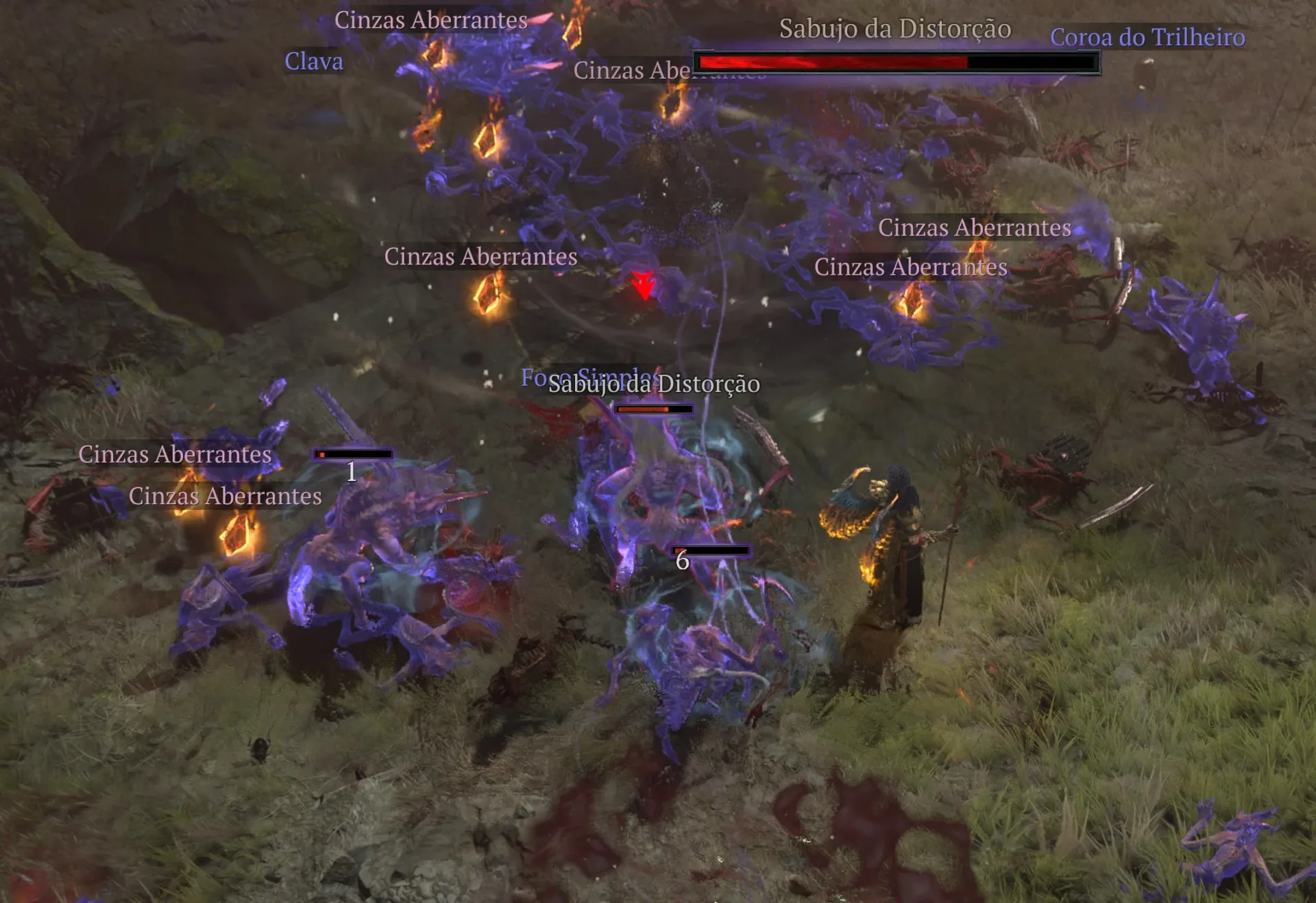Screen dimensions: 1316x903
Task: Pick up the Coroa do Trilheiro item
Action: point(1147,38)
